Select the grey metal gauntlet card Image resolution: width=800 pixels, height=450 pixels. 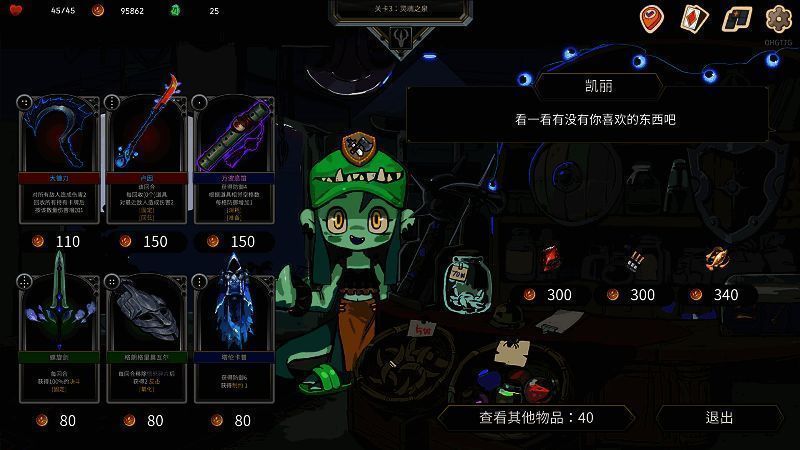point(146,340)
